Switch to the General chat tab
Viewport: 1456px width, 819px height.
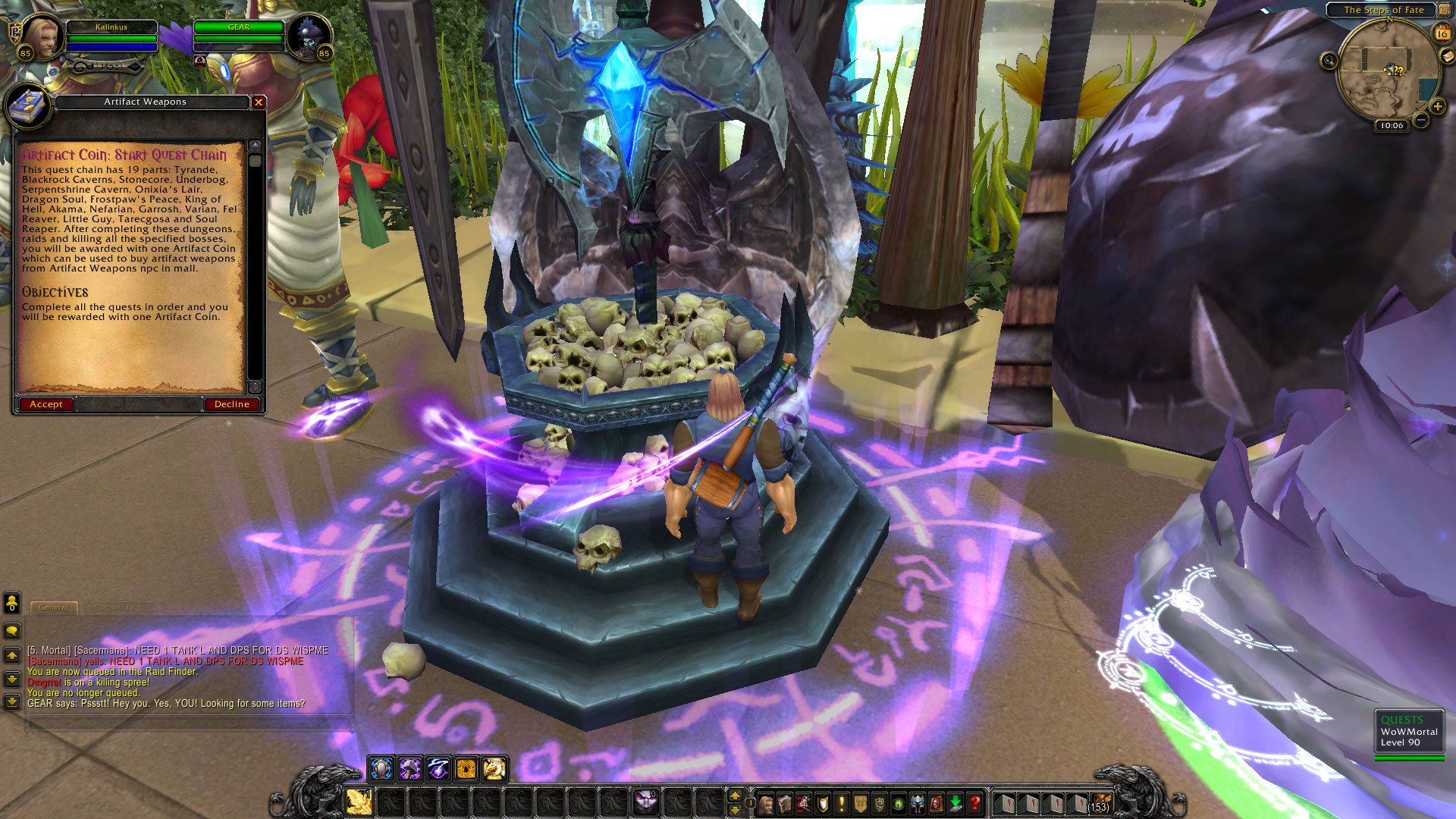[x=54, y=607]
